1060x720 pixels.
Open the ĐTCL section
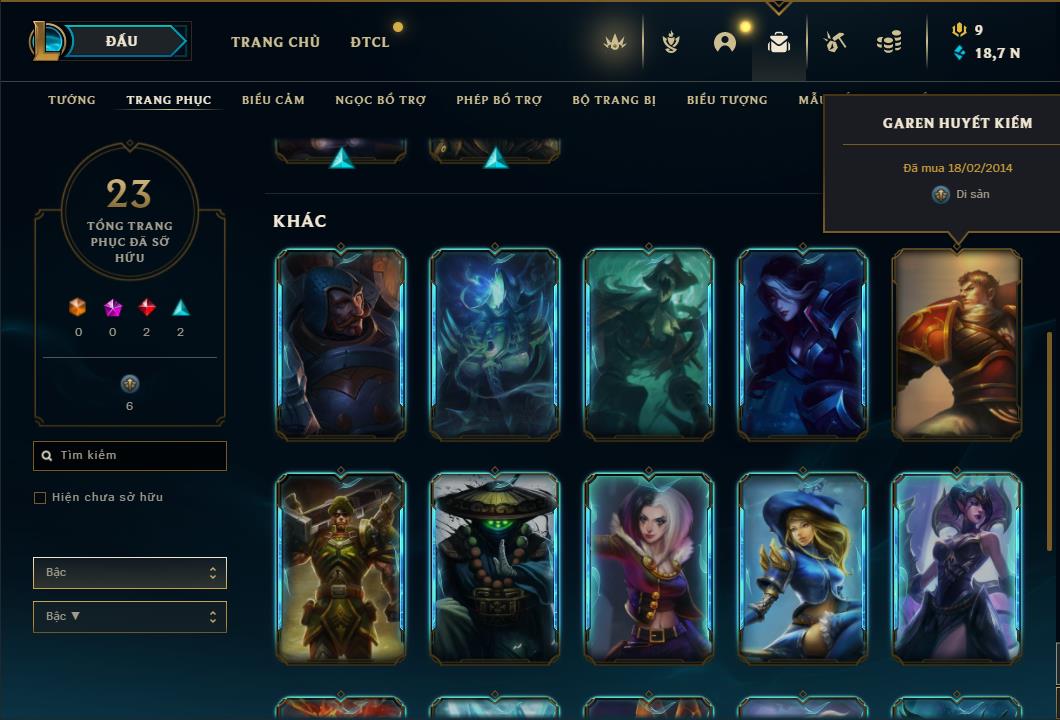pyautogui.click(x=370, y=42)
